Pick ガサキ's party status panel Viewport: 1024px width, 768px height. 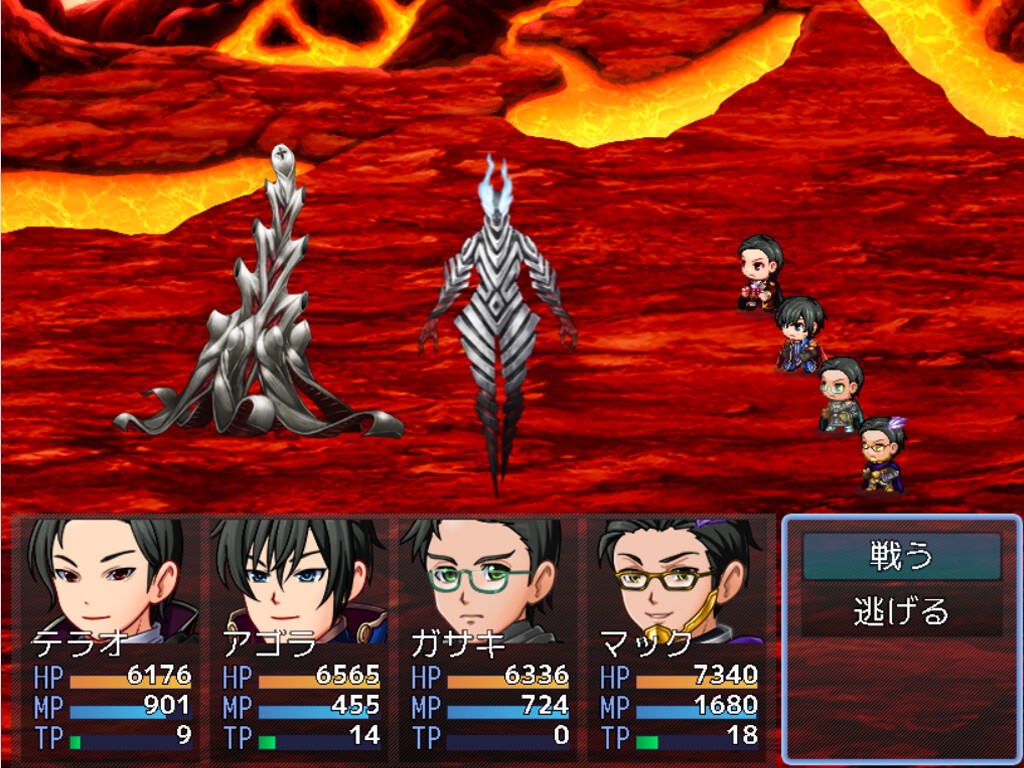pos(487,637)
